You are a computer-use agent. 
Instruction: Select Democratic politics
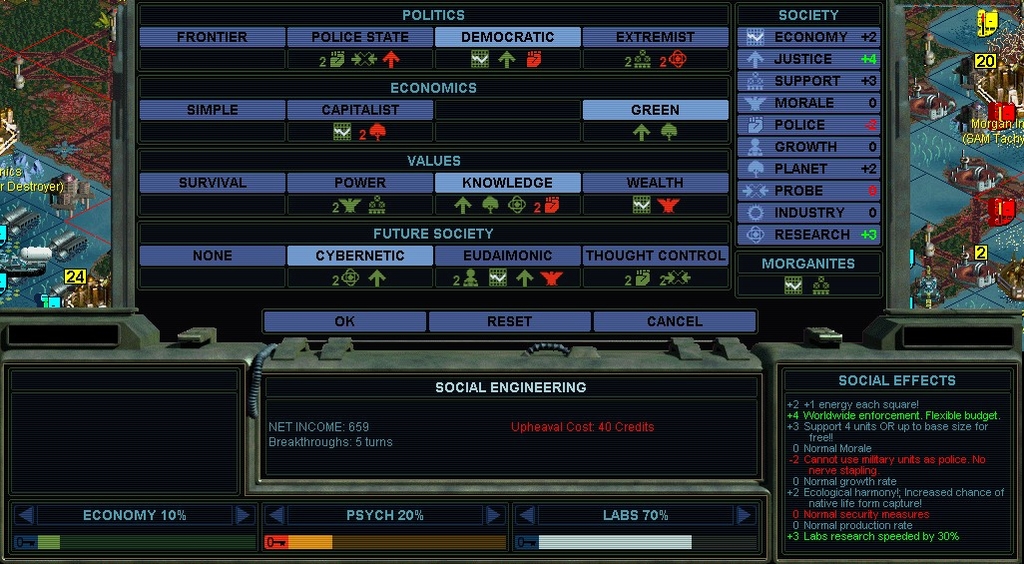(507, 37)
